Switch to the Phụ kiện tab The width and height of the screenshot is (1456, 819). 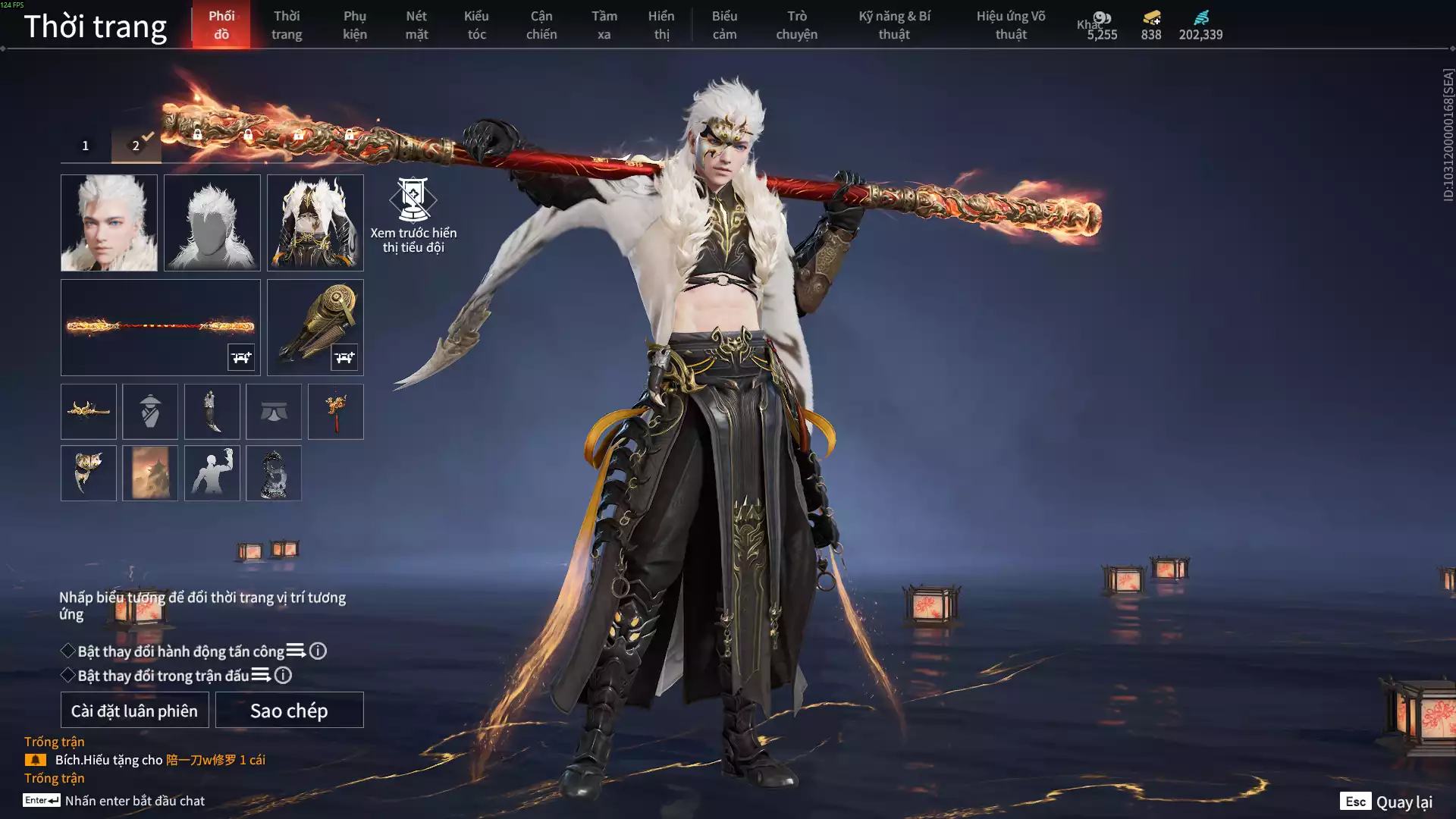[354, 25]
